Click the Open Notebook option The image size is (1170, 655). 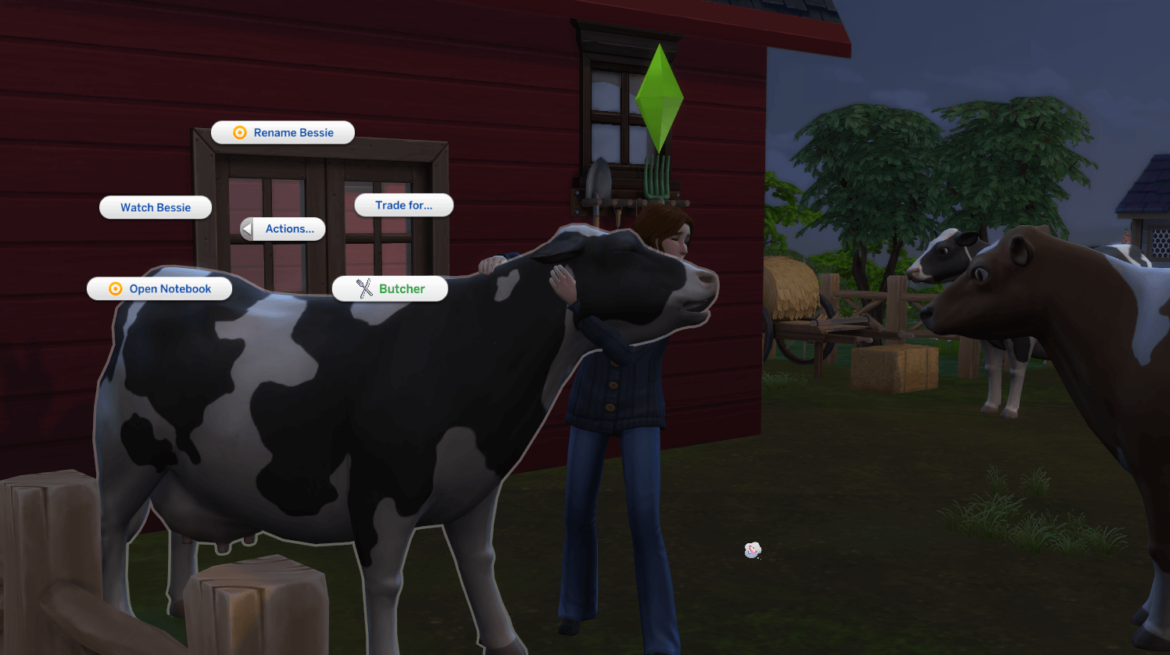point(160,288)
